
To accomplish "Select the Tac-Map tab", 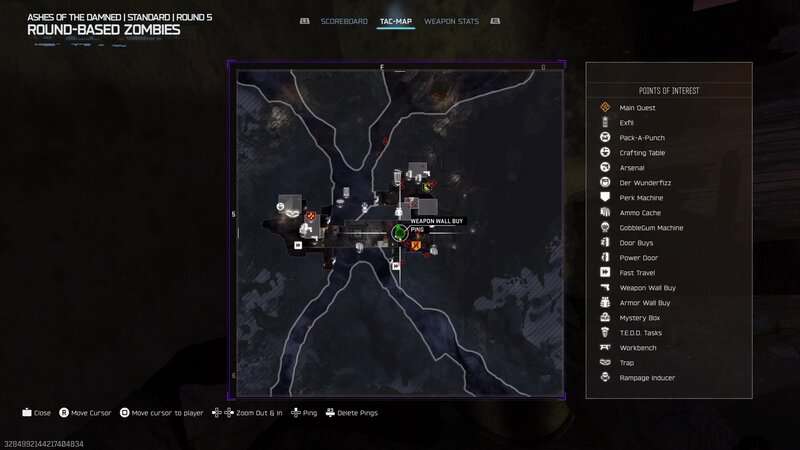I will [397, 21].
